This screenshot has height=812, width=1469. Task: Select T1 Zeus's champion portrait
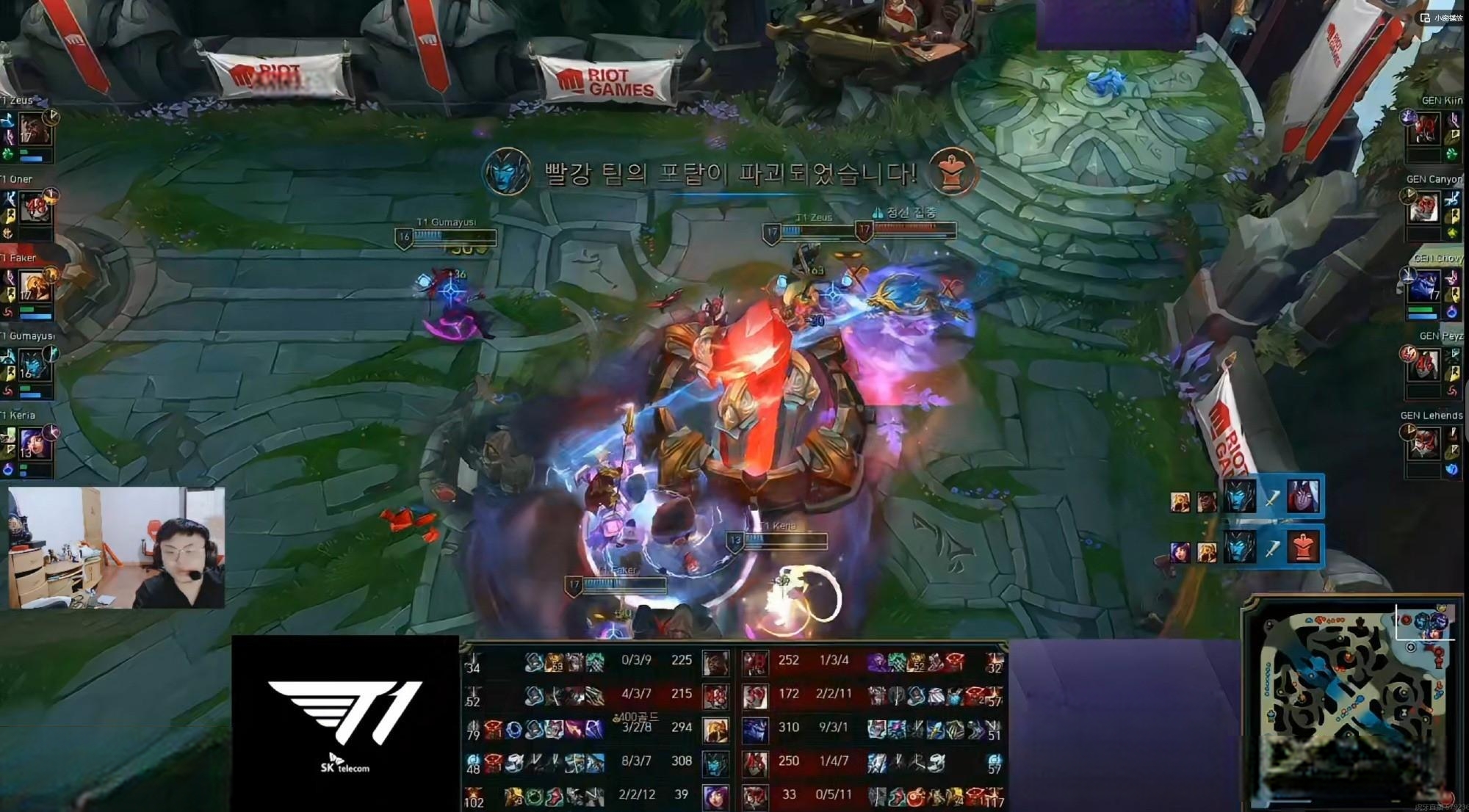pos(34,129)
